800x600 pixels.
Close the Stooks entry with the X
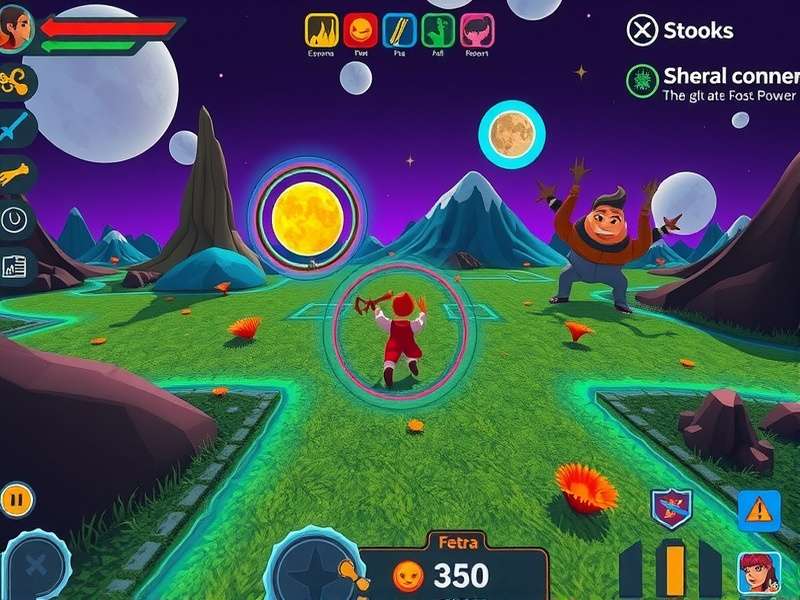pos(642,30)
